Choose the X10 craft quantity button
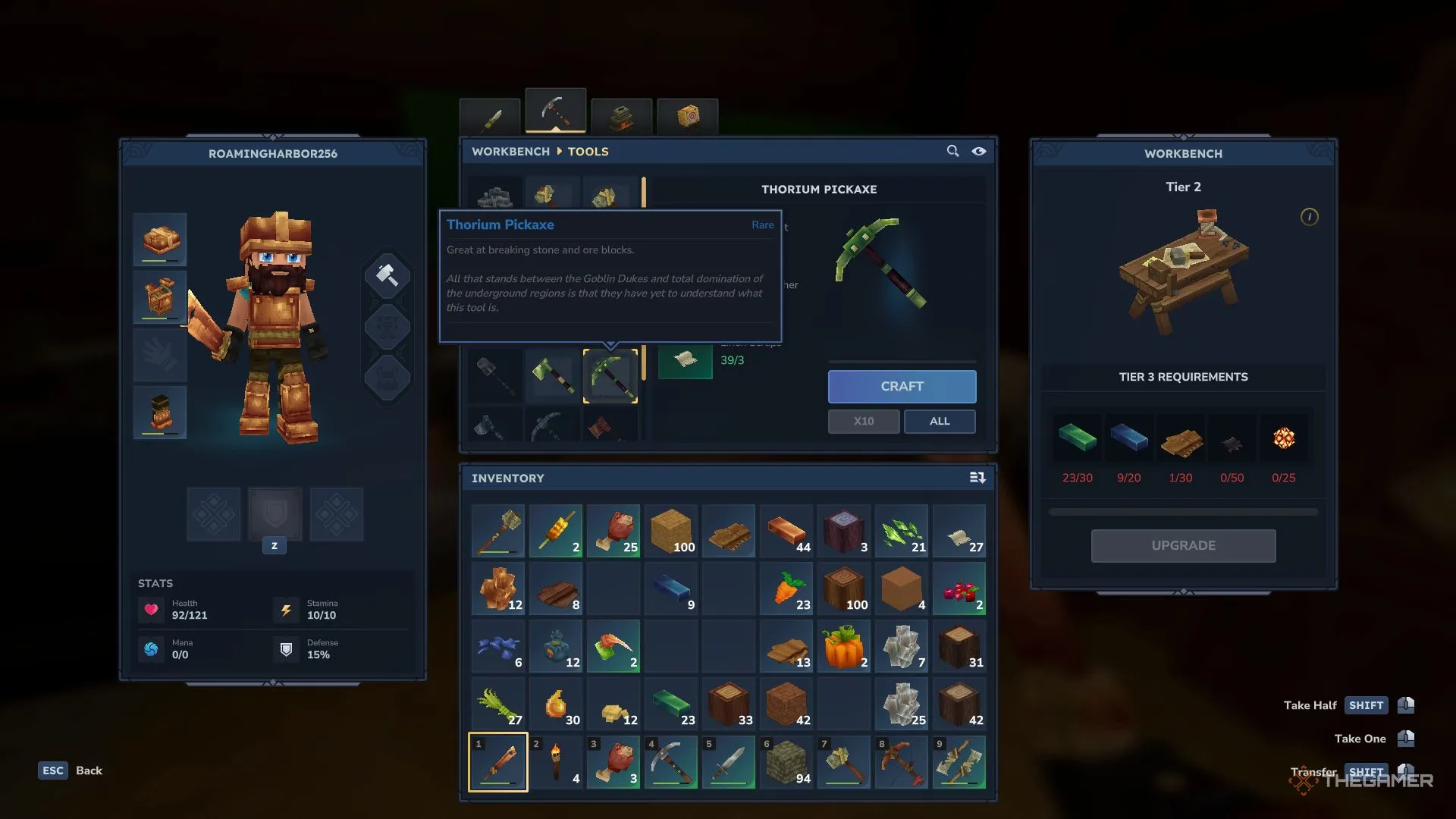The image size is (1456, 819). 863,422
